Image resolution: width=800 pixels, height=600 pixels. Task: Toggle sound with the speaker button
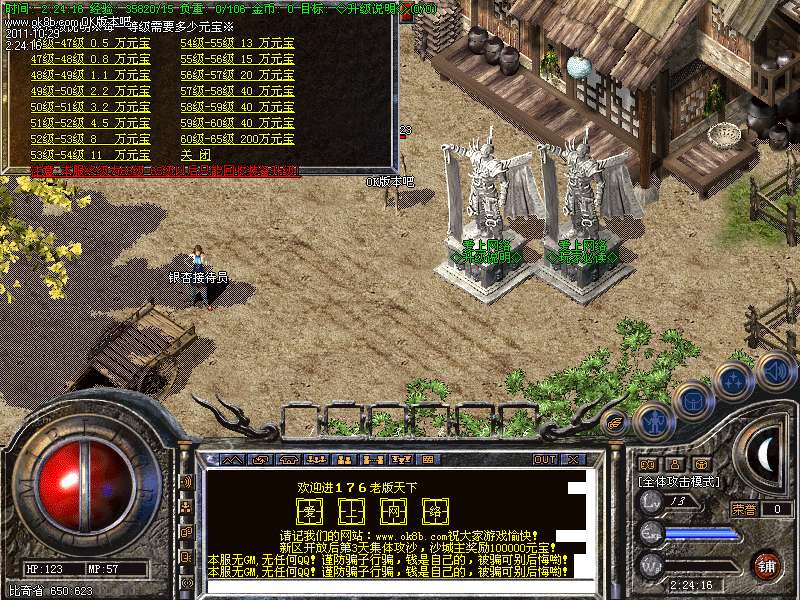775,371
